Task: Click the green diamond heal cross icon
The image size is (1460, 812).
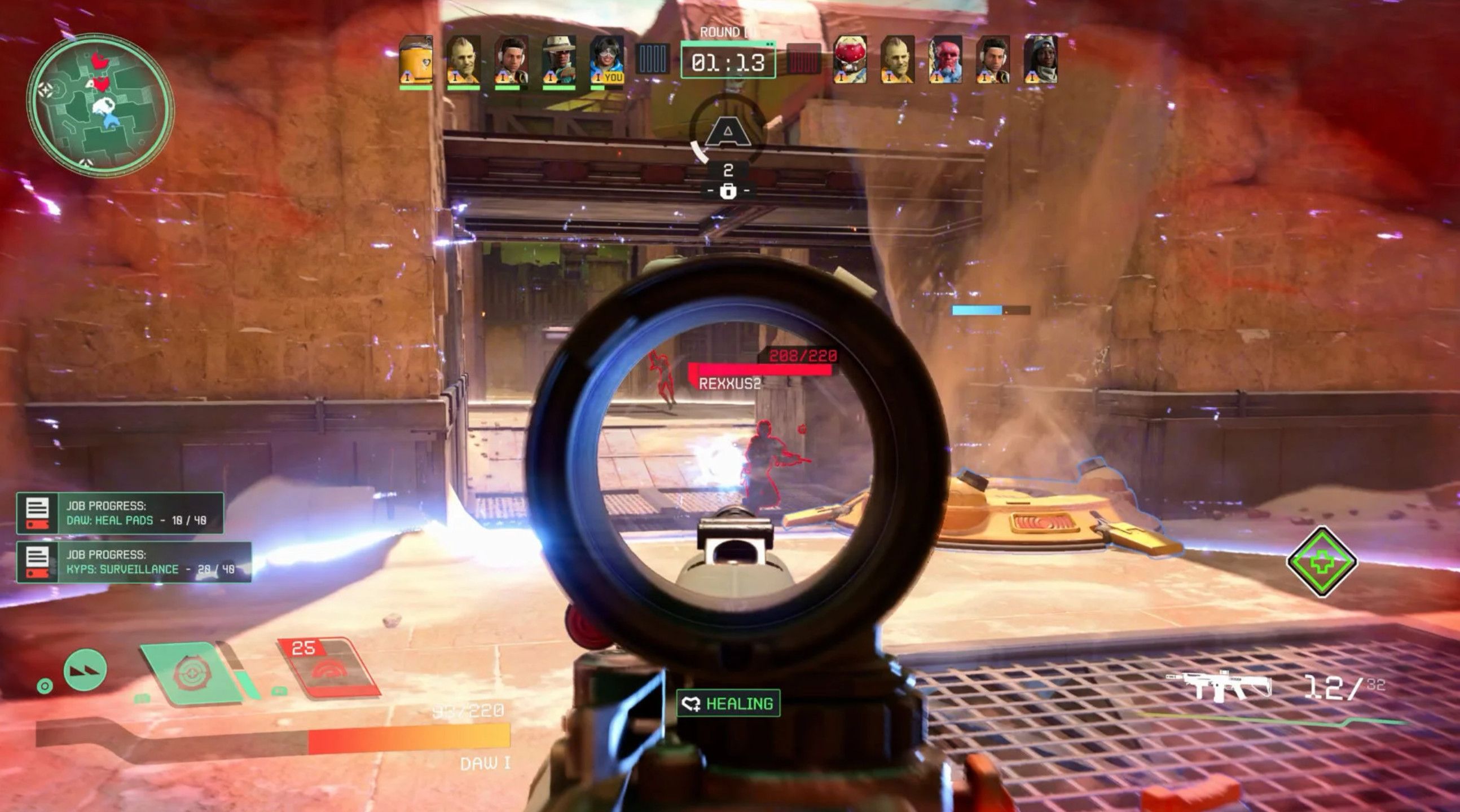Action: (1322, 562)
